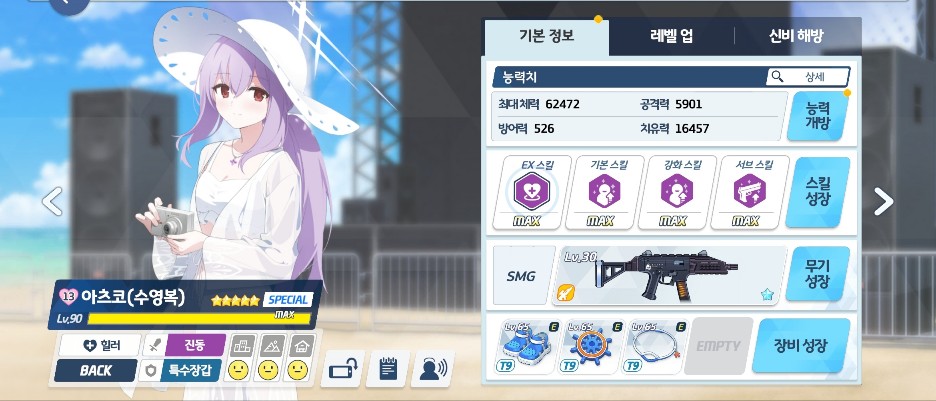
Task: Open the 상세 stat details button
Action: point(808,77)
